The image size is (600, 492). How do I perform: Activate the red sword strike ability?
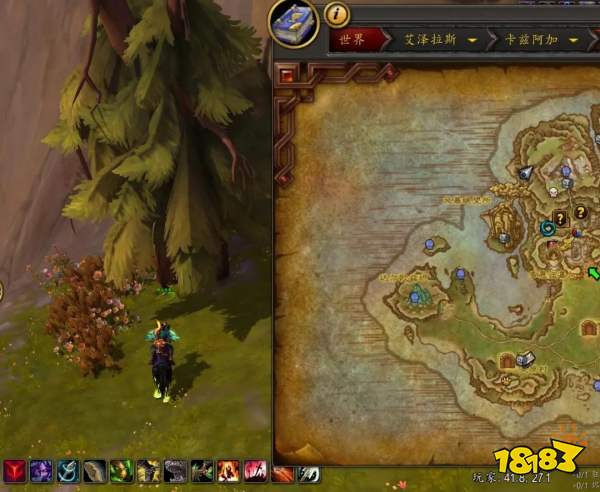pyautogui.click(x=256, y=472)
